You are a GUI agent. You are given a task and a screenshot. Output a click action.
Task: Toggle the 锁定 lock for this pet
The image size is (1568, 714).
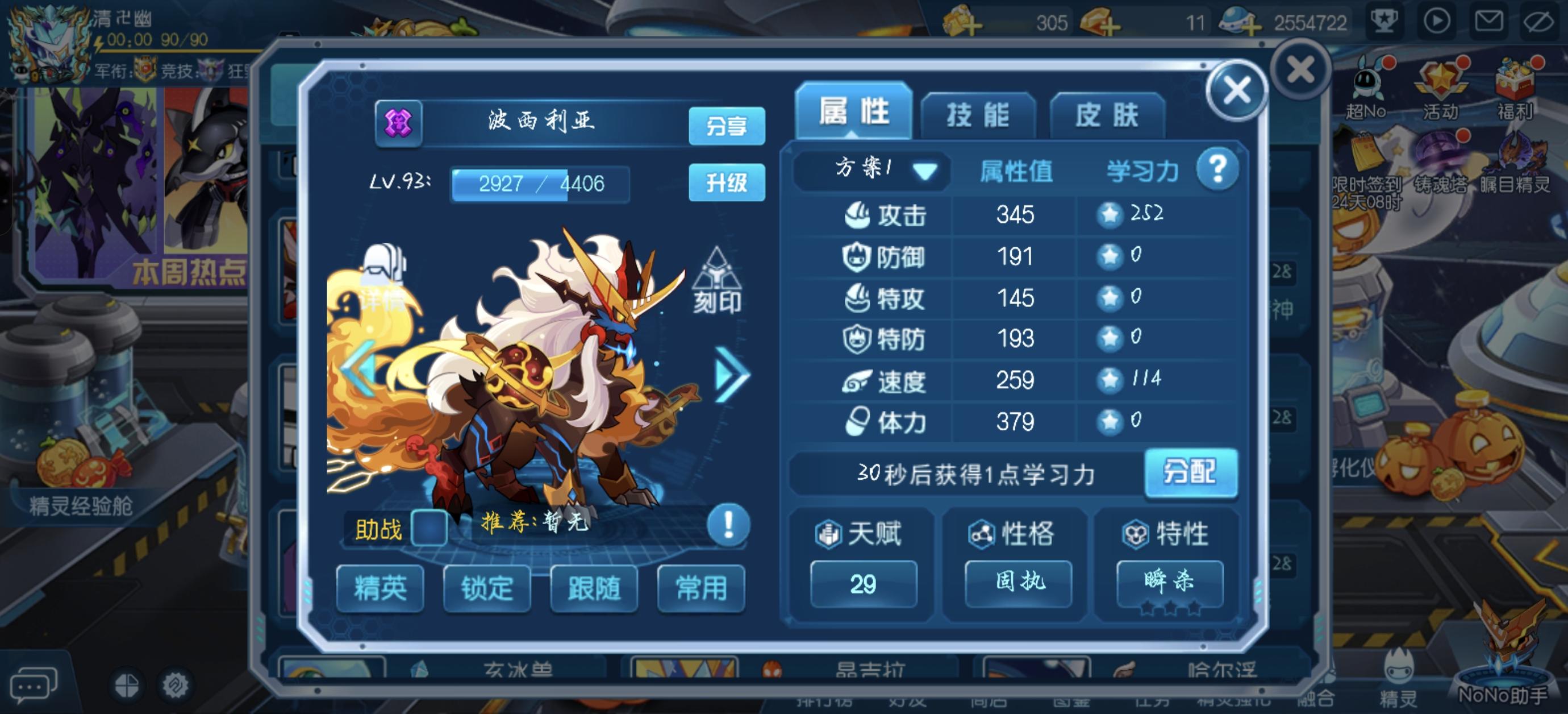(x=486, y=587)
